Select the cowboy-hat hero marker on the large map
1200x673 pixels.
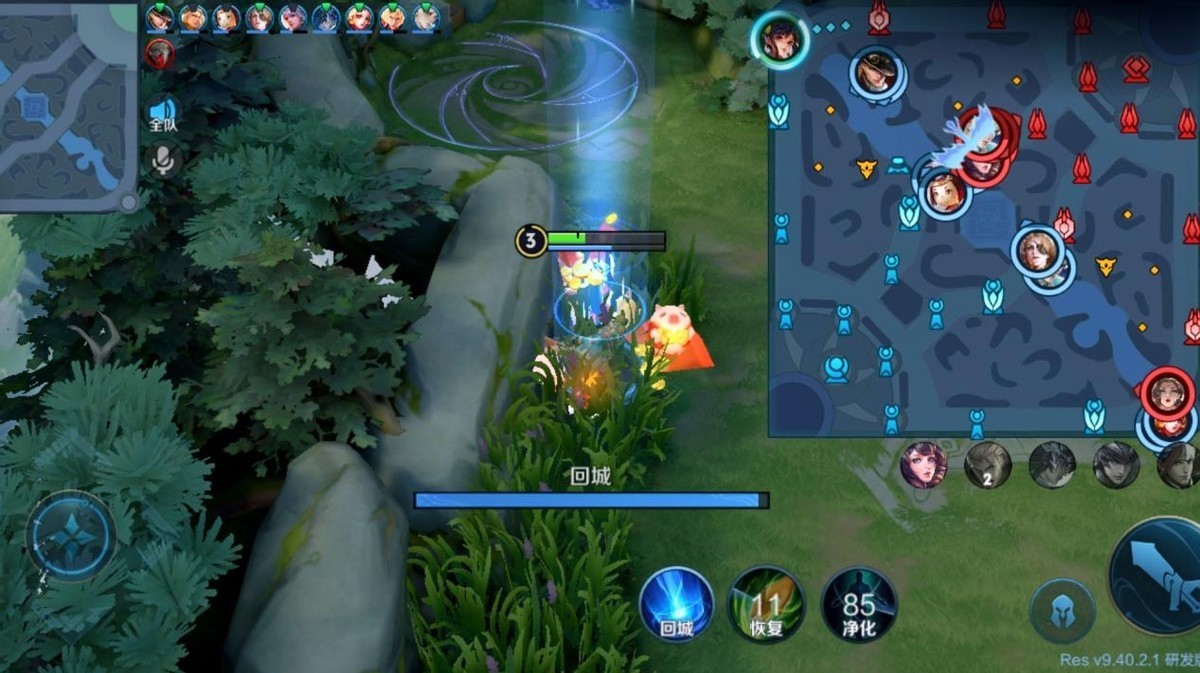click(x=877, y=72)
